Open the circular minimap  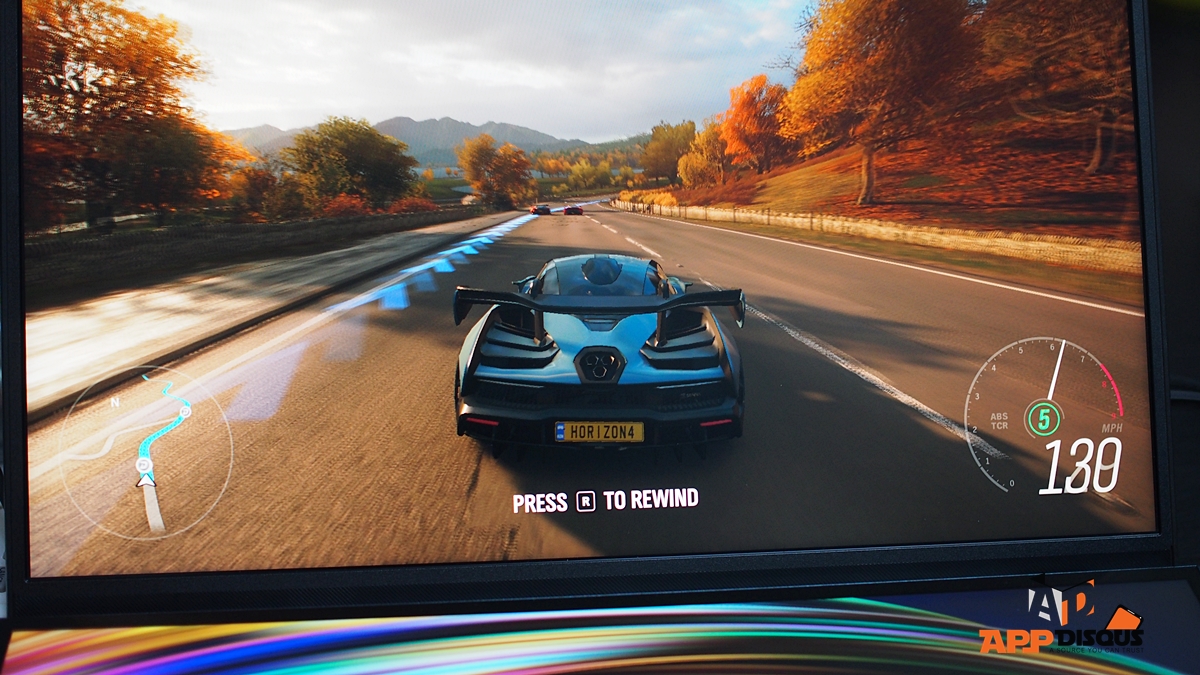tap(146, 453)
